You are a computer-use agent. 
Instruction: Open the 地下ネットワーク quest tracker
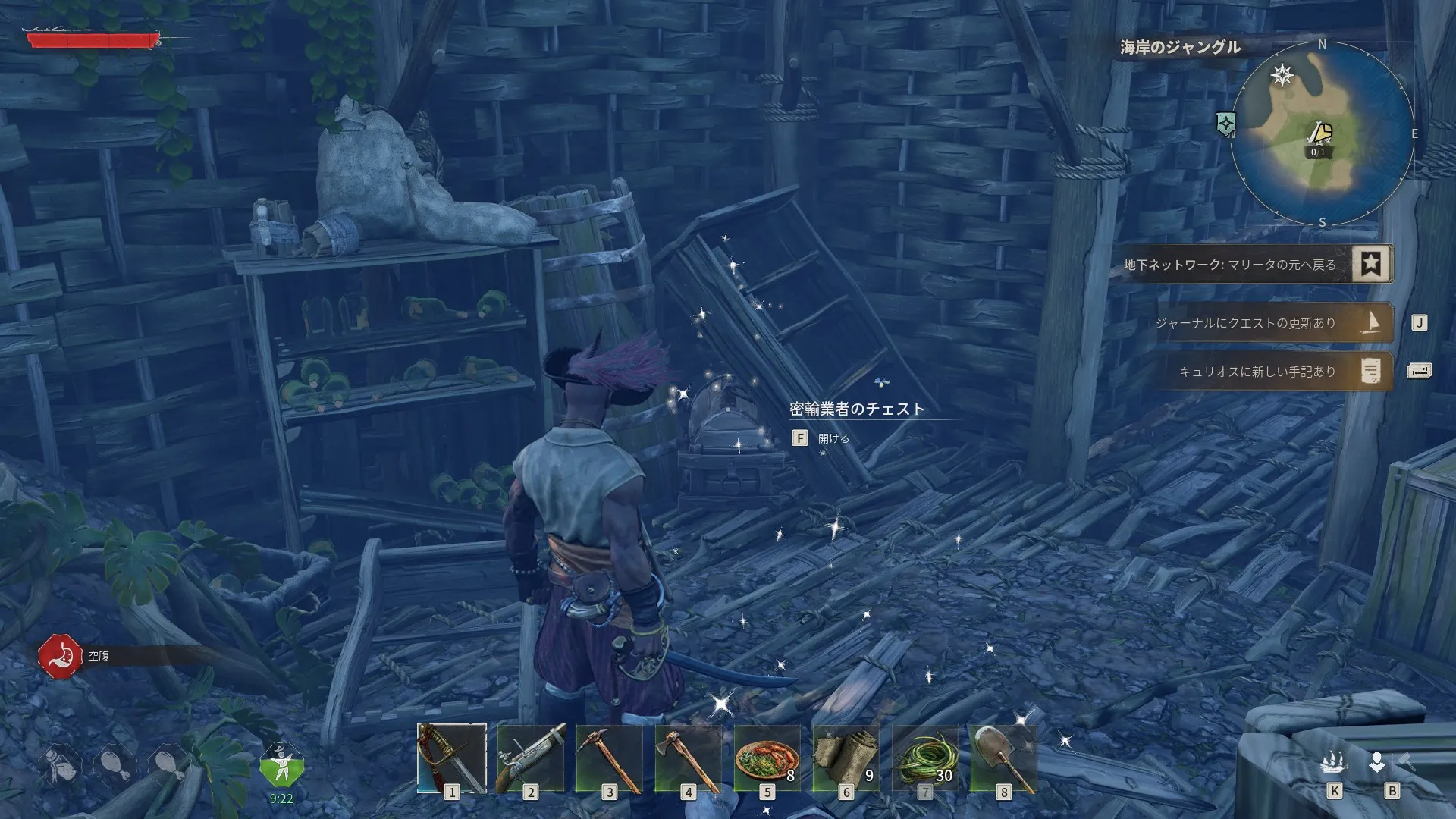1257,265
